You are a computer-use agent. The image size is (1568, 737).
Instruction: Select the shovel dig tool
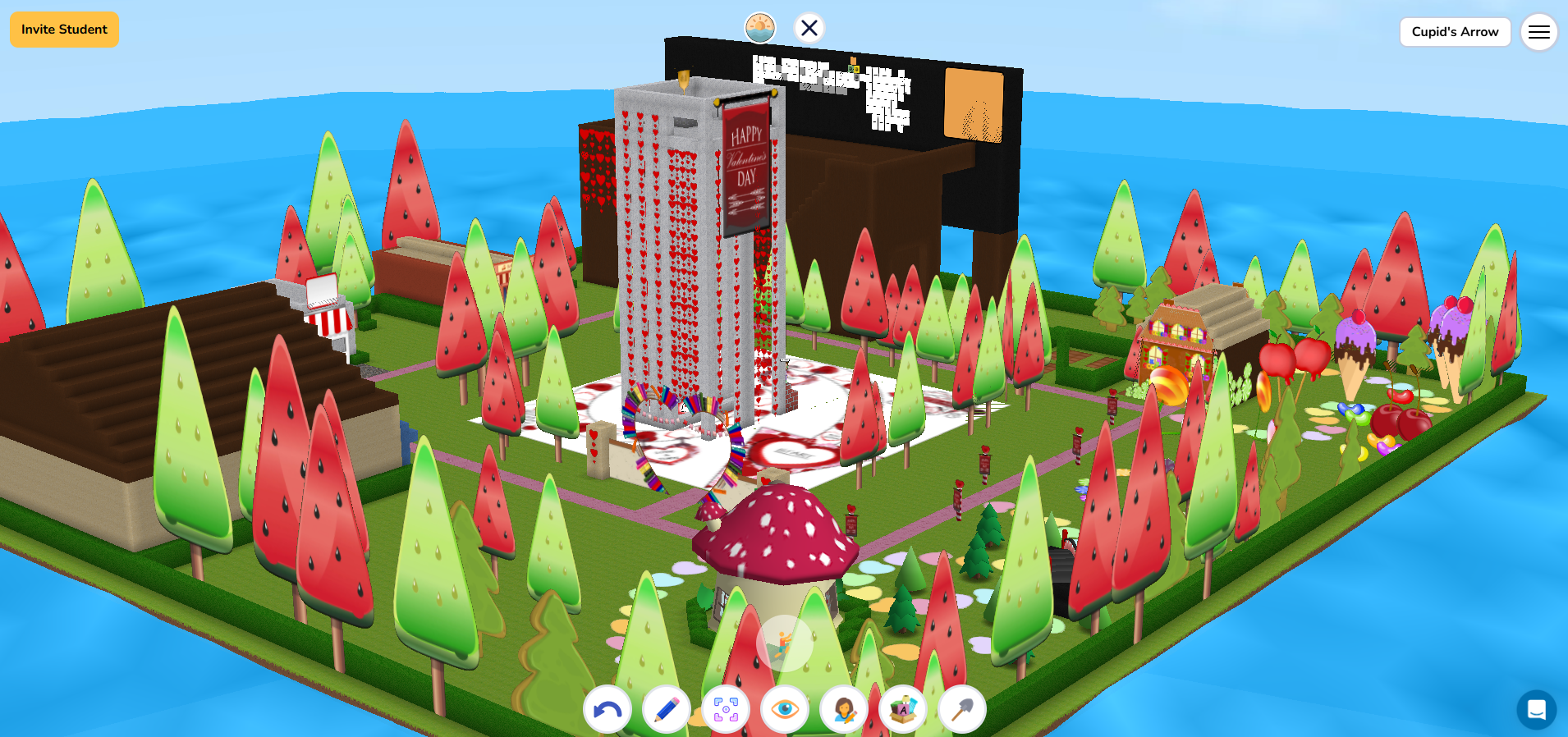[962, 709]
